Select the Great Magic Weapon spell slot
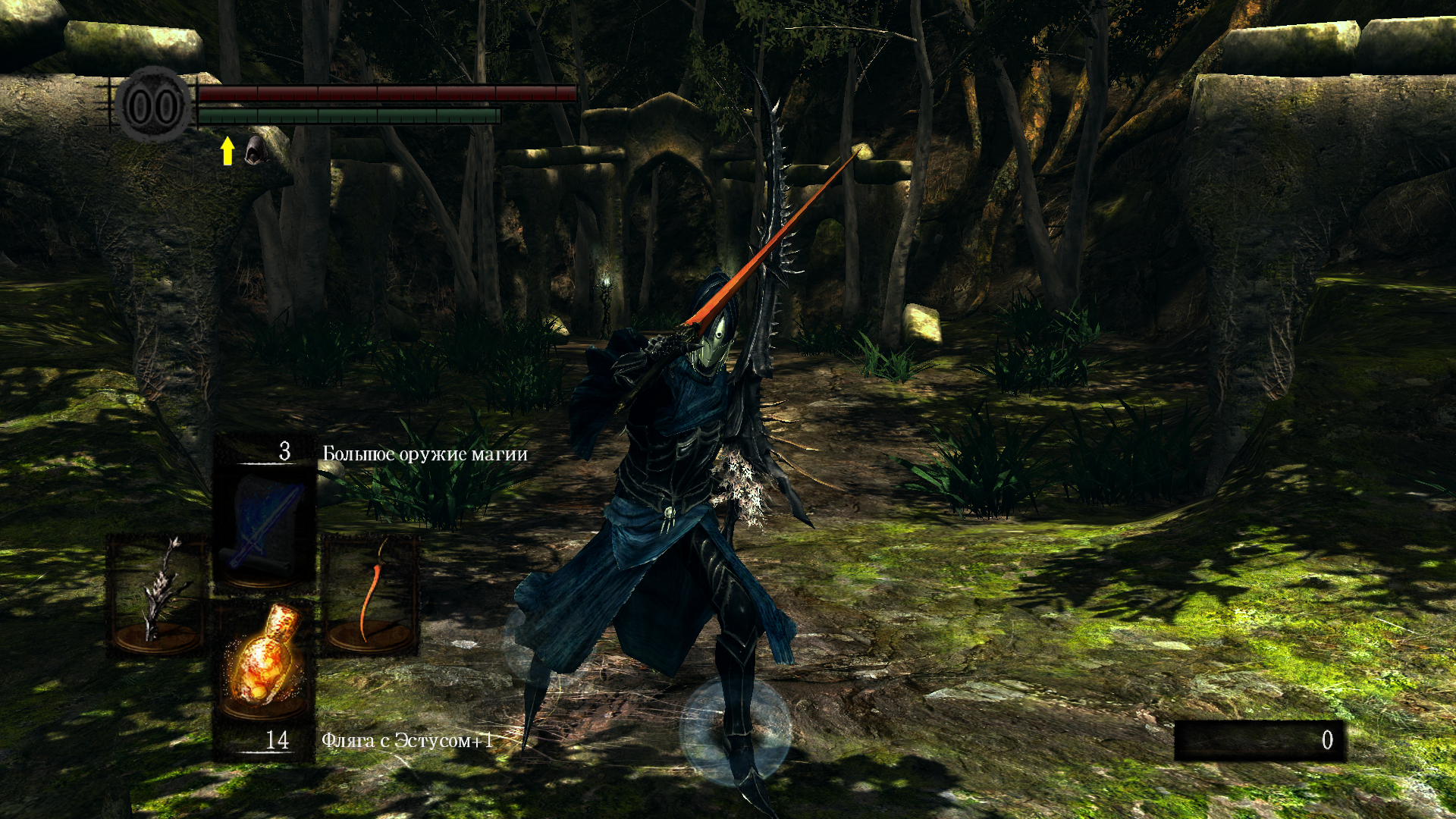 [265, 525]
